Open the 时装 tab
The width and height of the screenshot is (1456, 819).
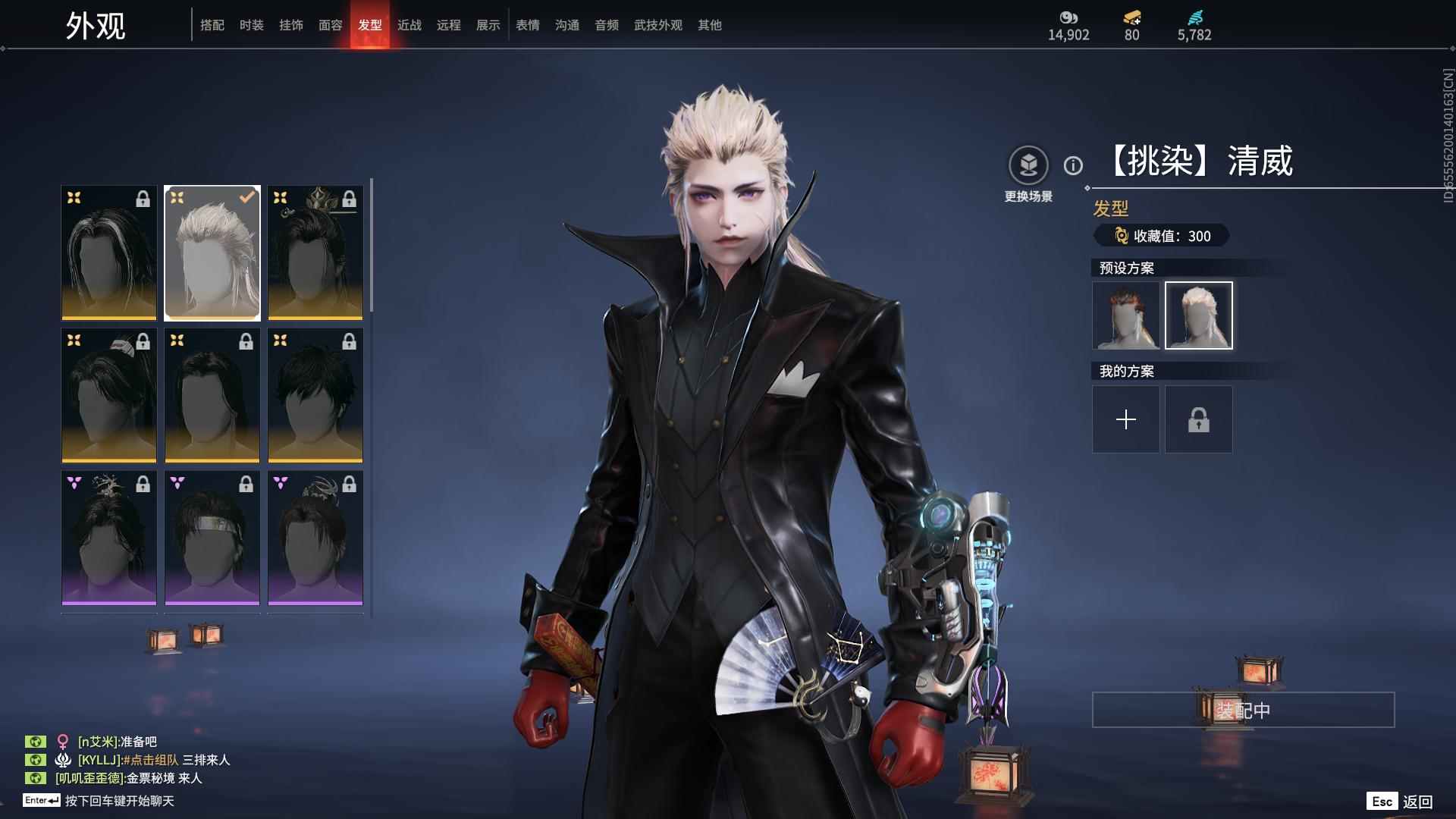click(x=252, y=25)
